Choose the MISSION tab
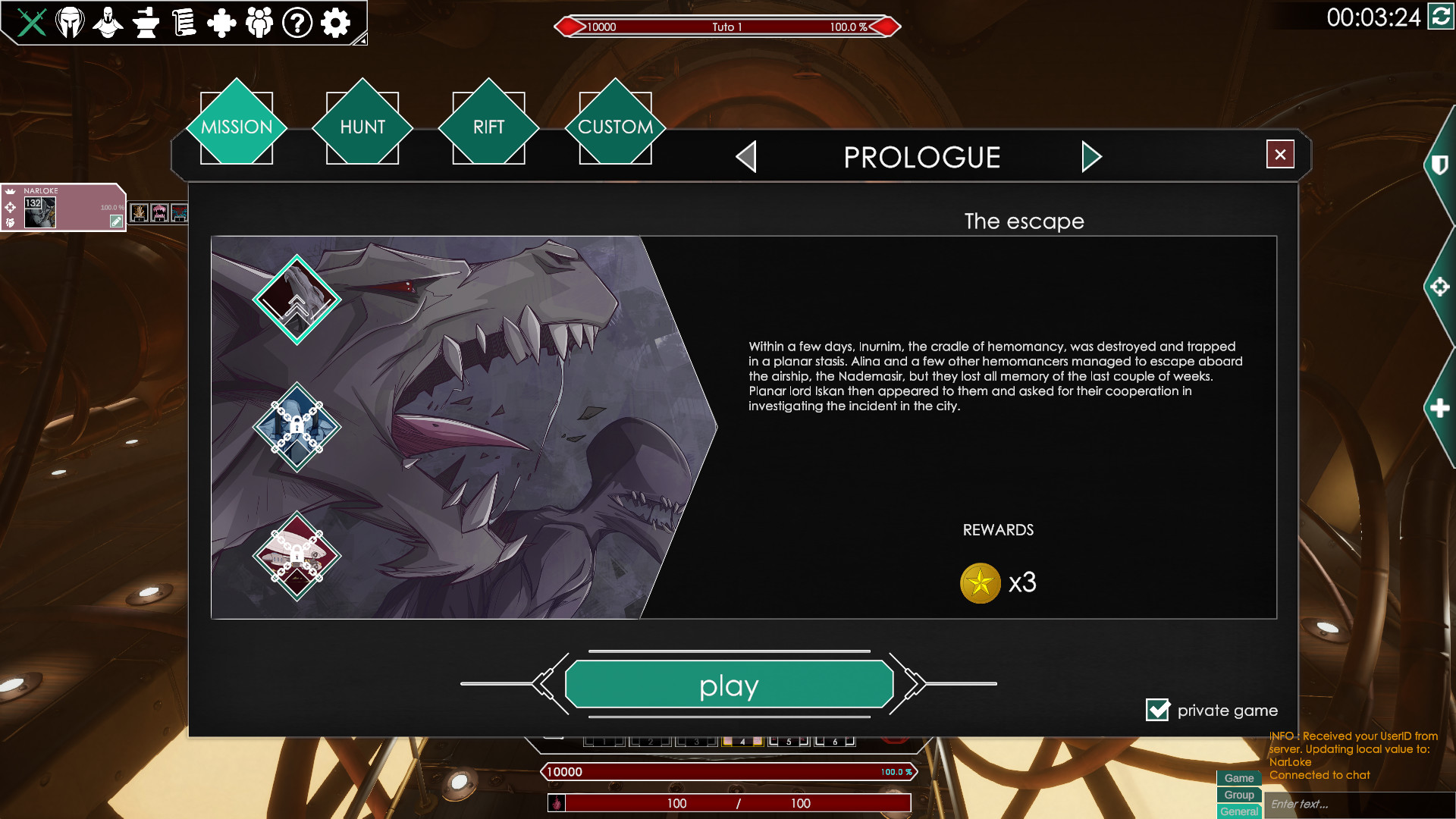 click(x=237, y=127)
